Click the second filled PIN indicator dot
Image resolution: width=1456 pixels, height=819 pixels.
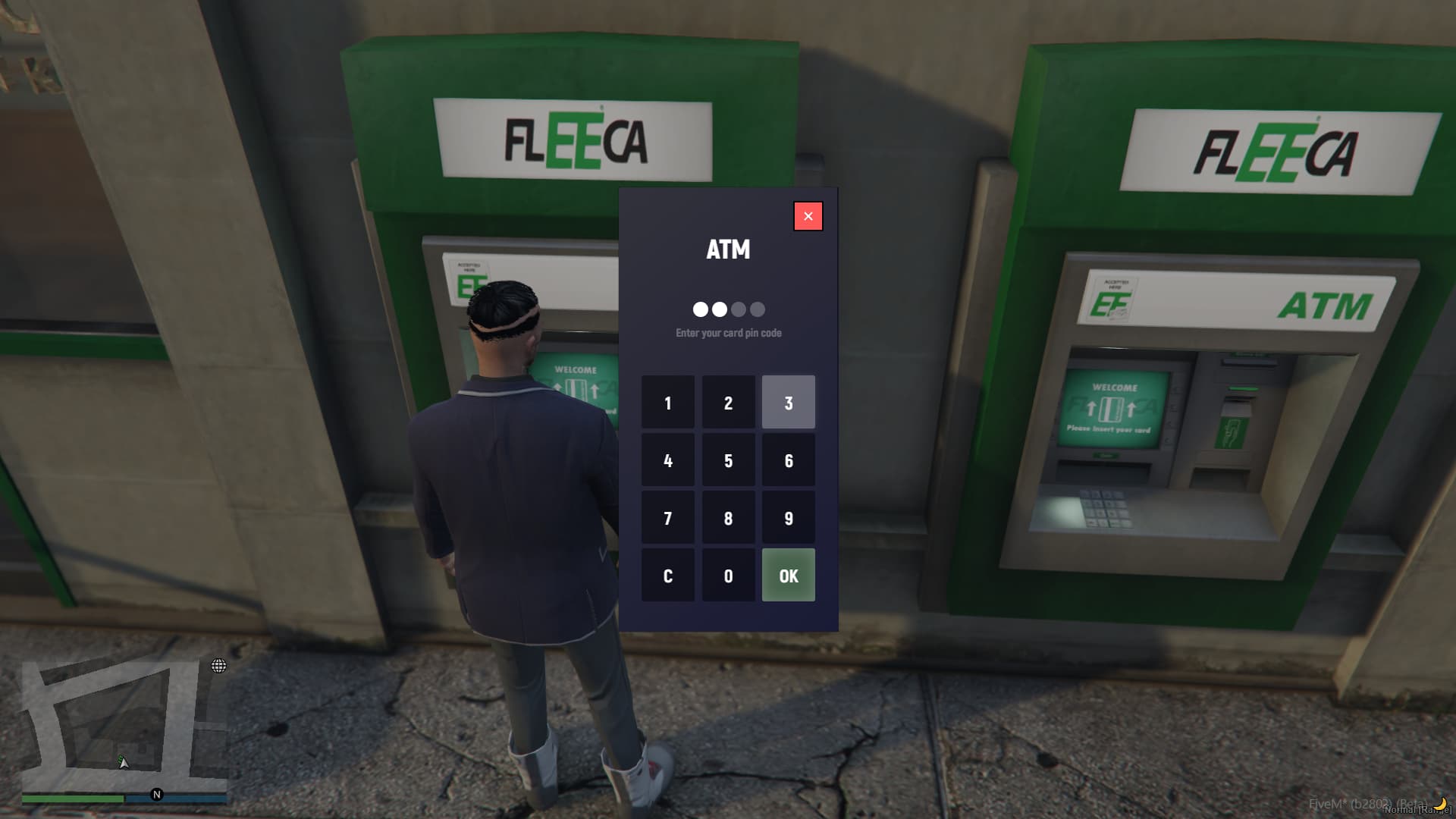(x=718, y=309)
